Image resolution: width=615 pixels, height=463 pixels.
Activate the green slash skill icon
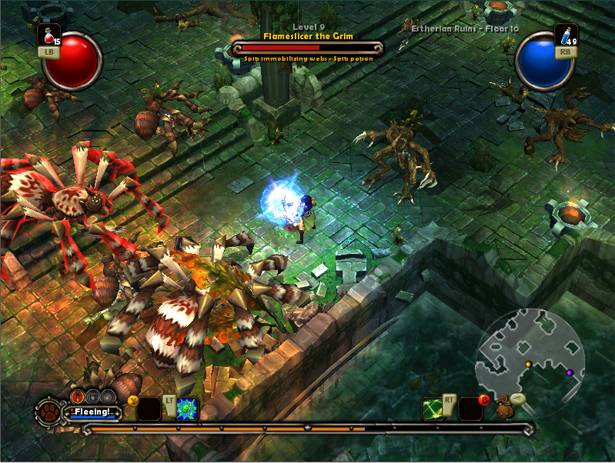tap(433, 409)
